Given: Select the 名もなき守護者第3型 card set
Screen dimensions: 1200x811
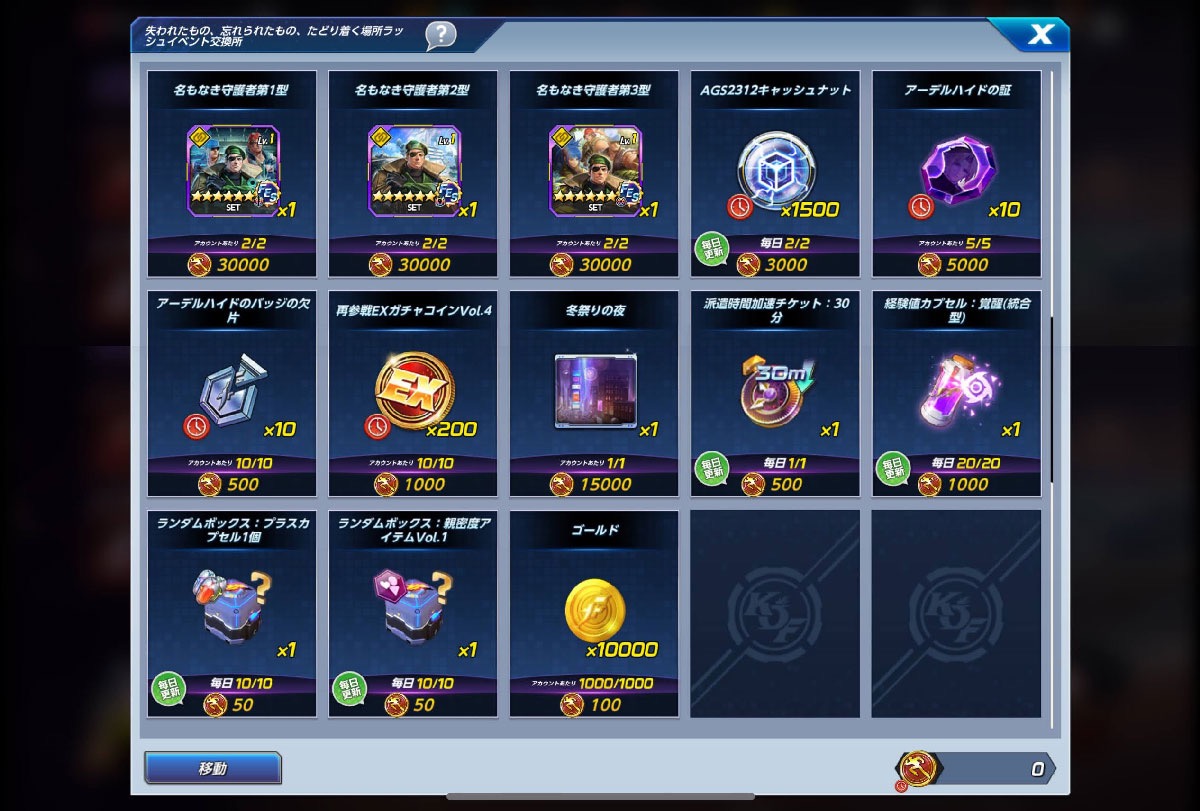Looking at the screenshot, I should pyautogui.click(x=594, y=172).
